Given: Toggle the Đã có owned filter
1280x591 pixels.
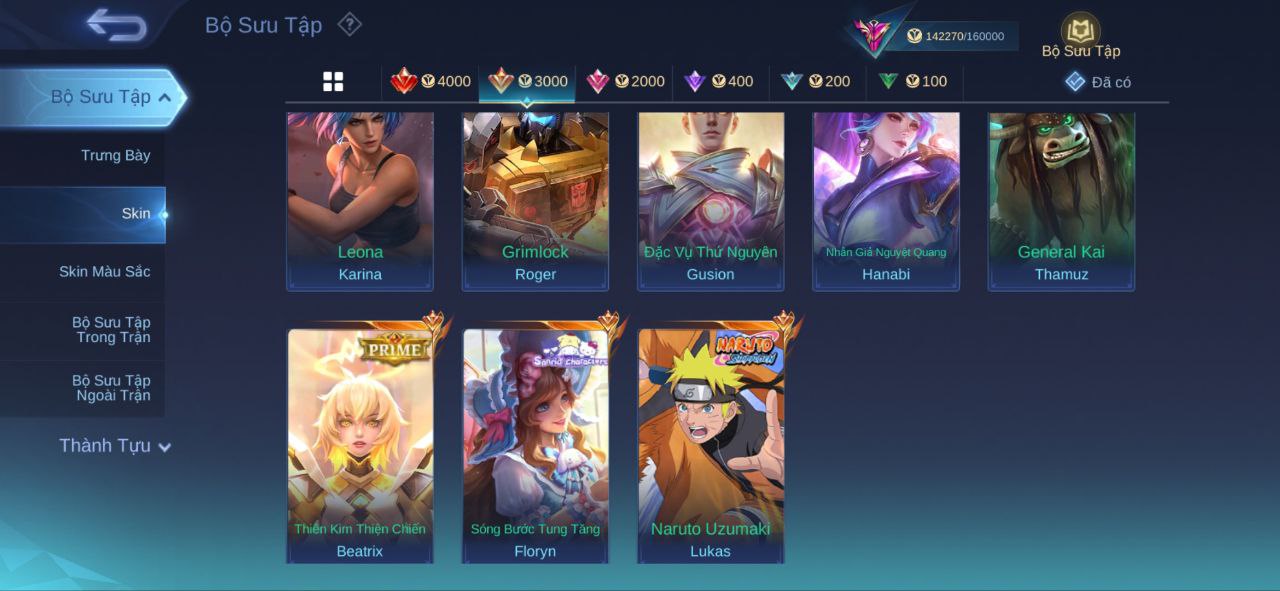Looking at the screenshot, I should pos(1098,82).
